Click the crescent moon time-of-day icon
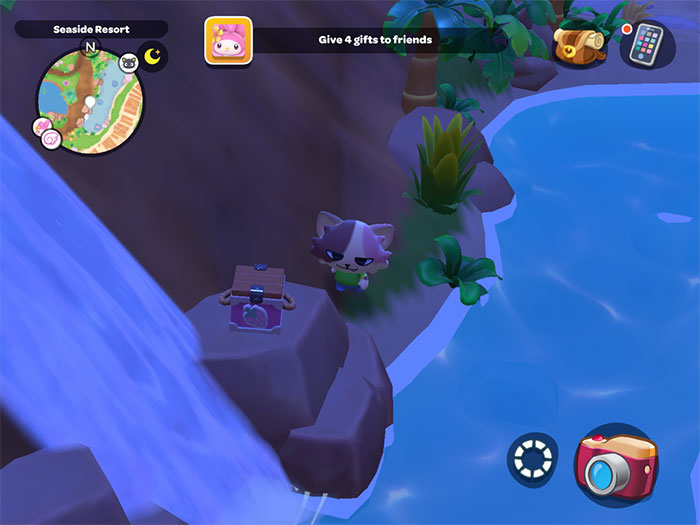Image resolution: width=700 pixels, height=525 pixels. pos(153,56)
